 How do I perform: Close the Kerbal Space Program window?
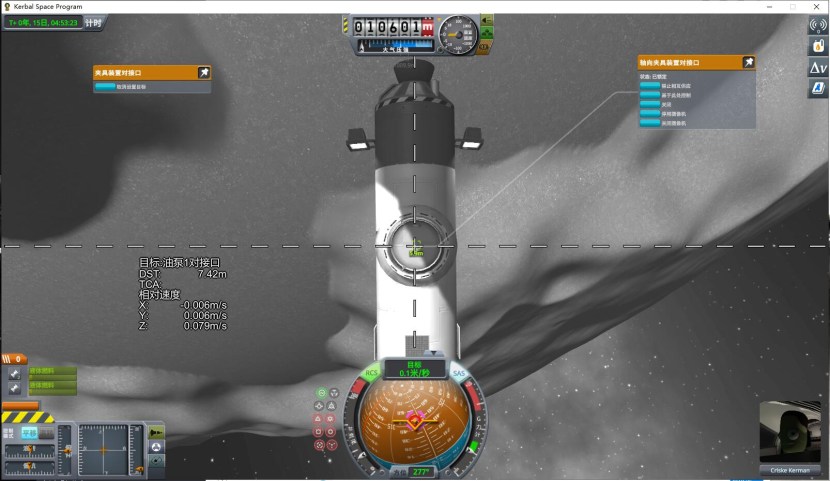tap(815, 6)
